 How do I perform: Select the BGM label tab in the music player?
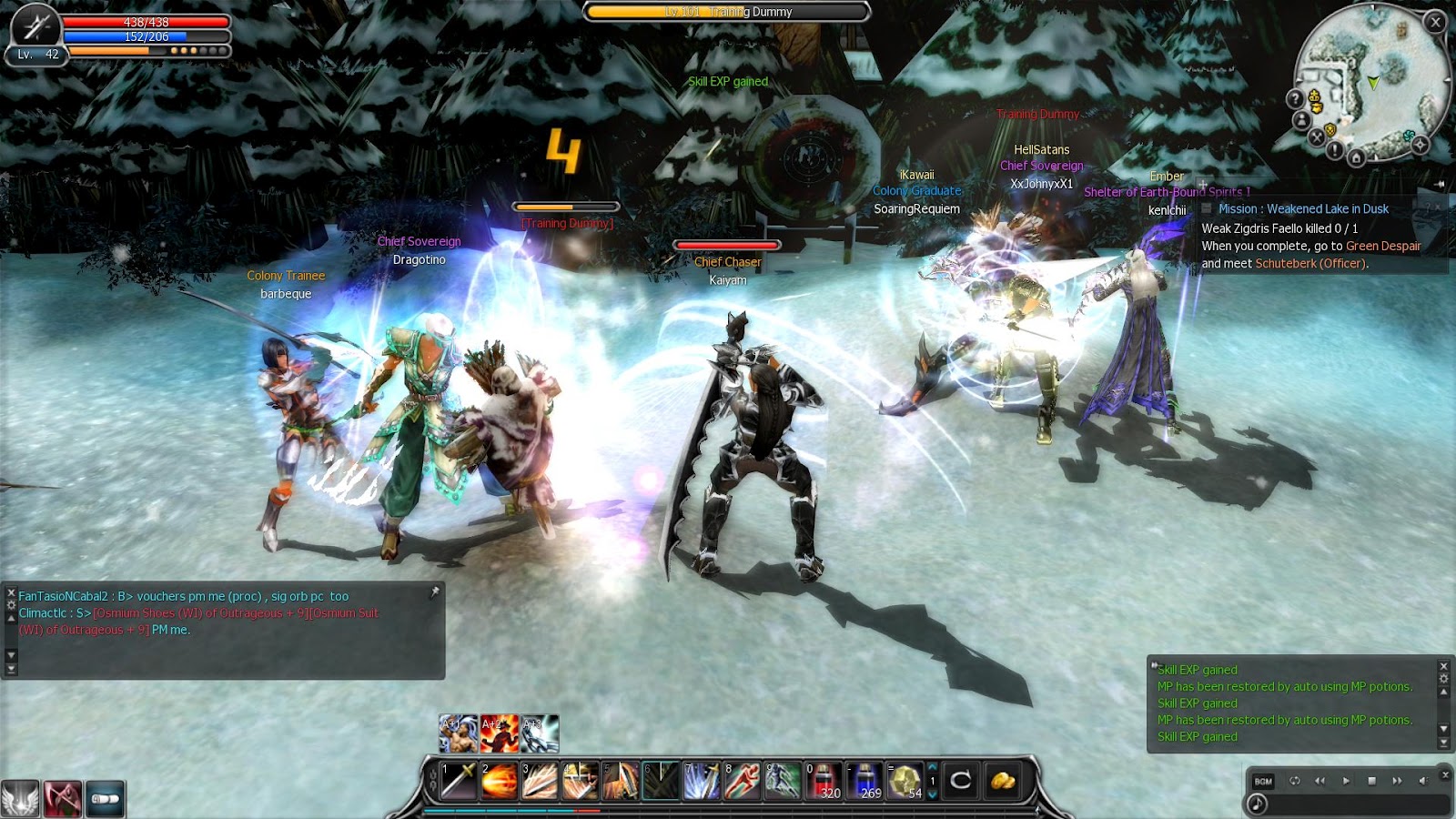[1263, 782]
